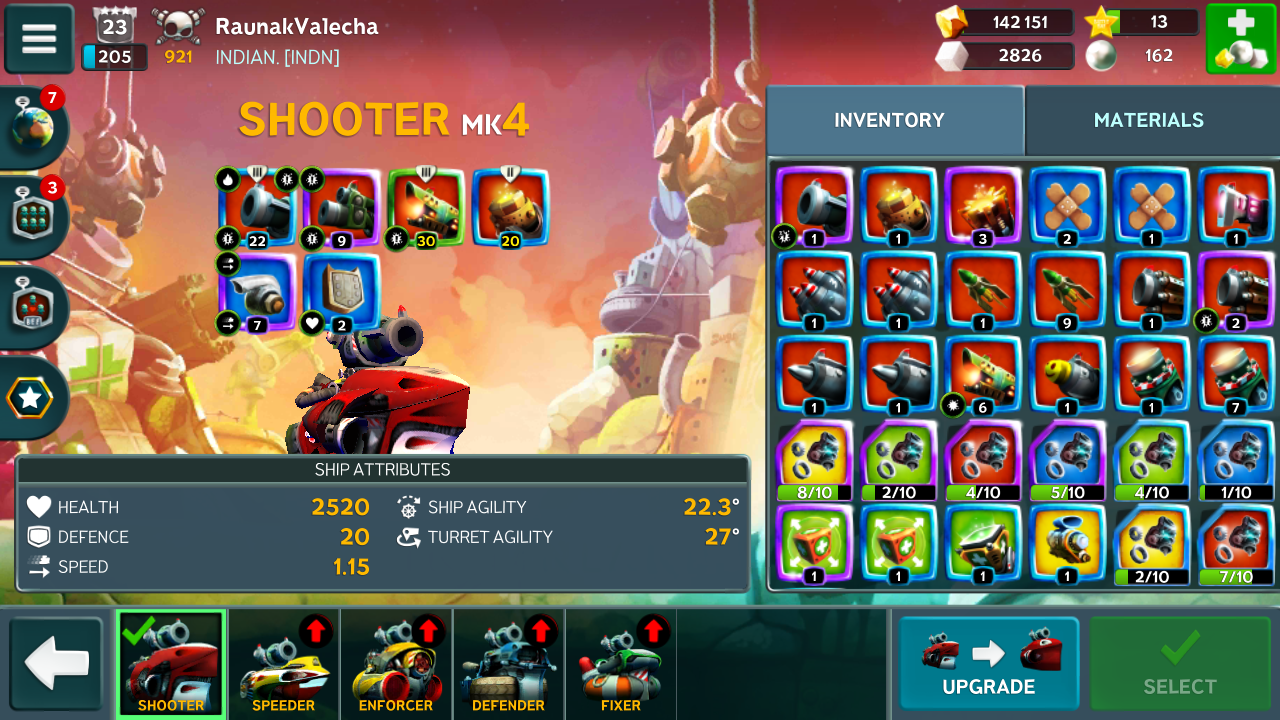Switch to the Materials tab
The width and height of the screenshot is (1280, 720).
pyautogui.click(x=1148, y=120)
